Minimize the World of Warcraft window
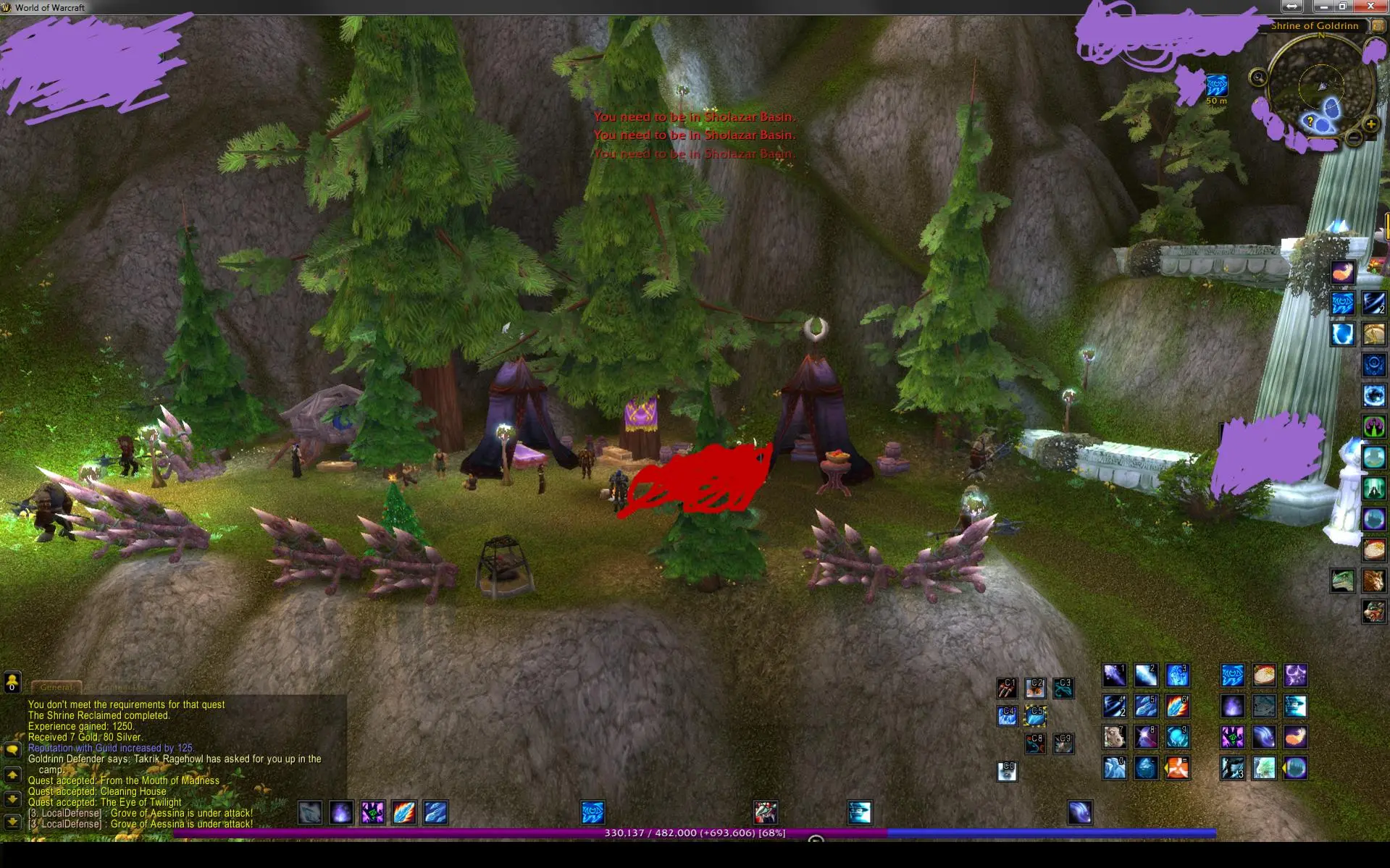This screenshot has height=868, width=1390. [1324, 7]
